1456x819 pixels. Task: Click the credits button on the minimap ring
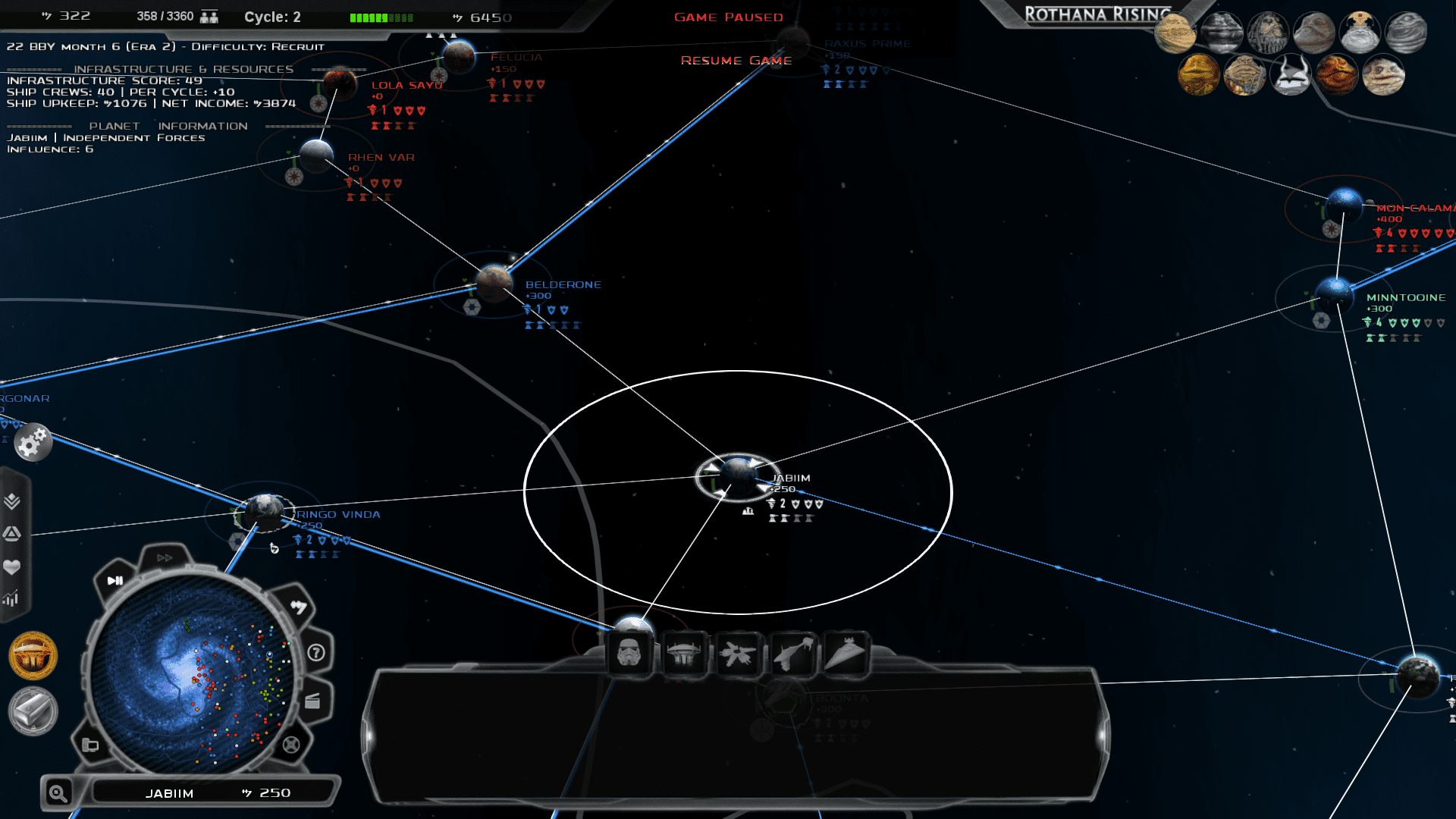pos(299,607)
